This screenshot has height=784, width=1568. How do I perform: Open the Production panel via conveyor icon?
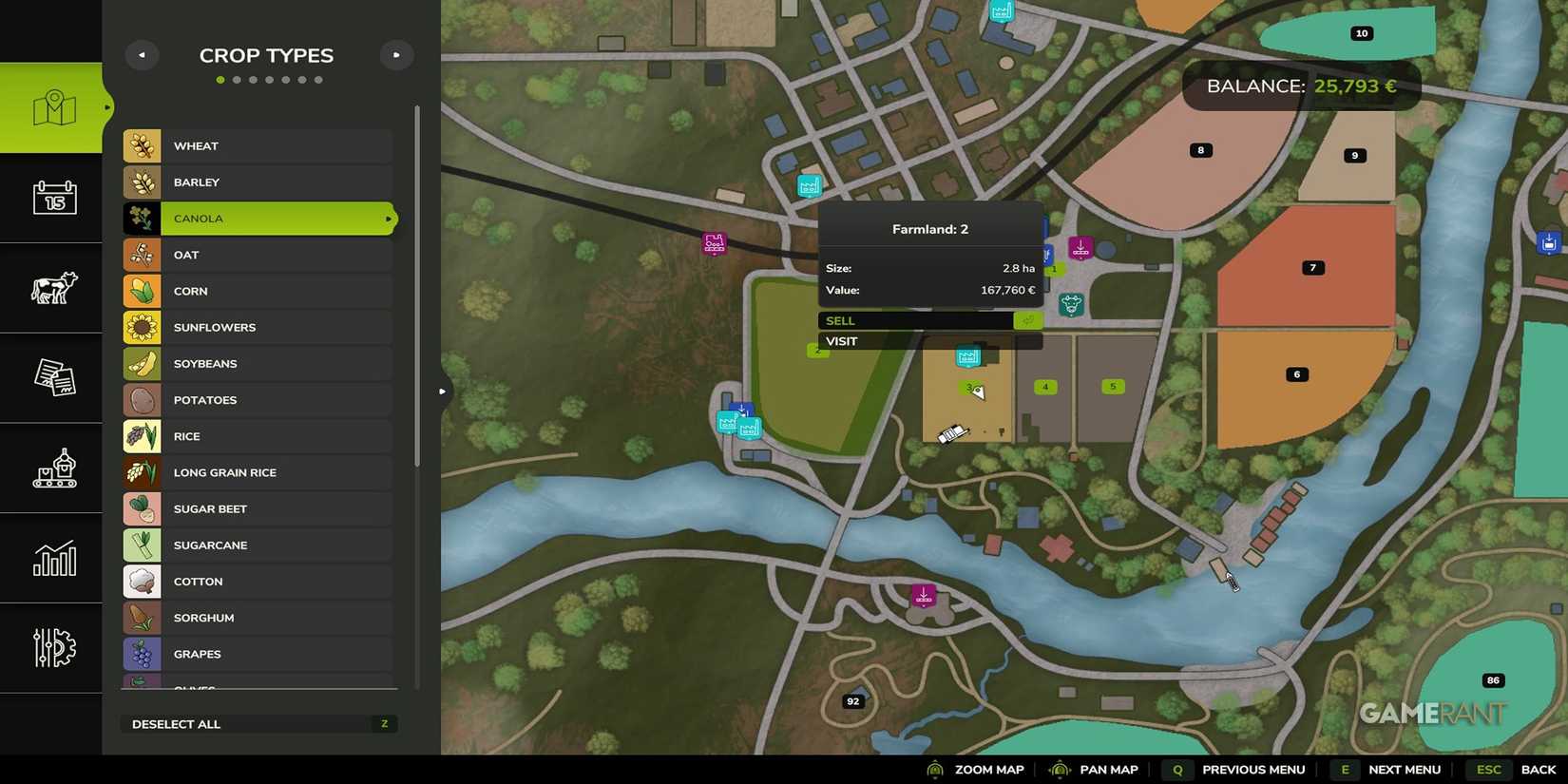pyautogui.click(x=52, y=468)
